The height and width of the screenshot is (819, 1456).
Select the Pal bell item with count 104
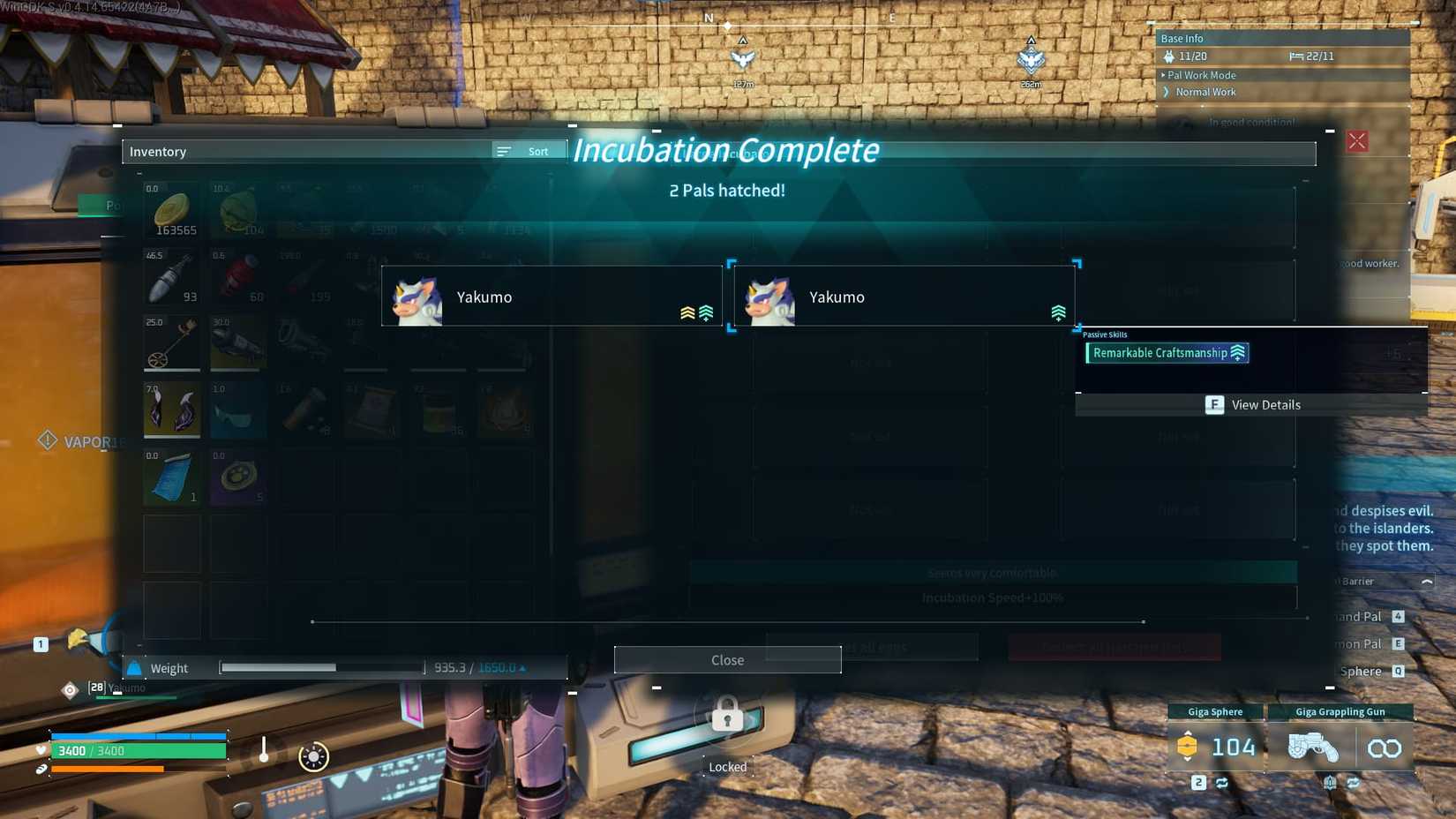click(x=237, y=210)
